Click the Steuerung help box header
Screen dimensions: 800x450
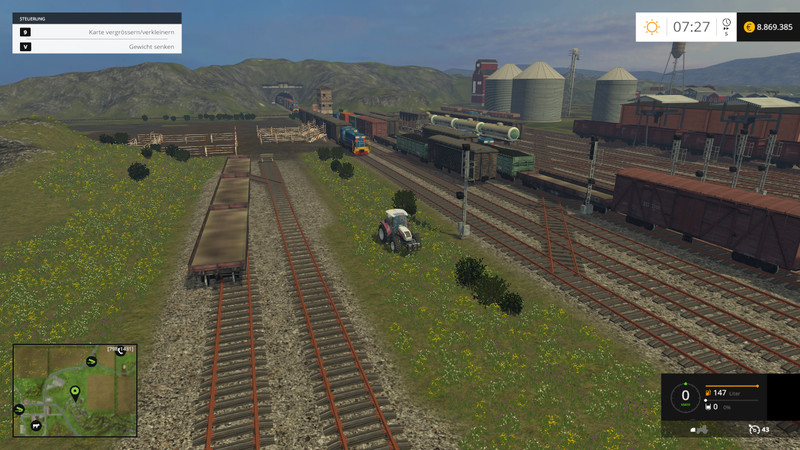pyautogui.click(x=97, y=18)
